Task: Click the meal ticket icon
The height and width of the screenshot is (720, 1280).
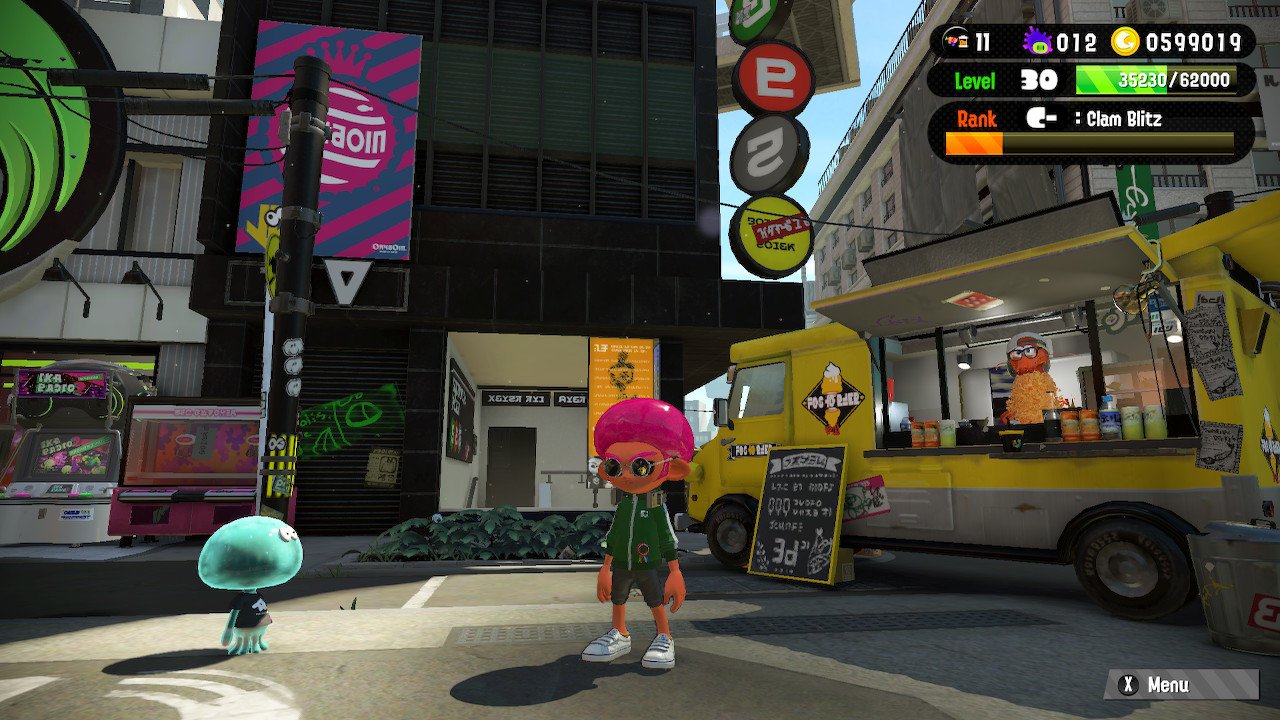Action: [956, 42]
